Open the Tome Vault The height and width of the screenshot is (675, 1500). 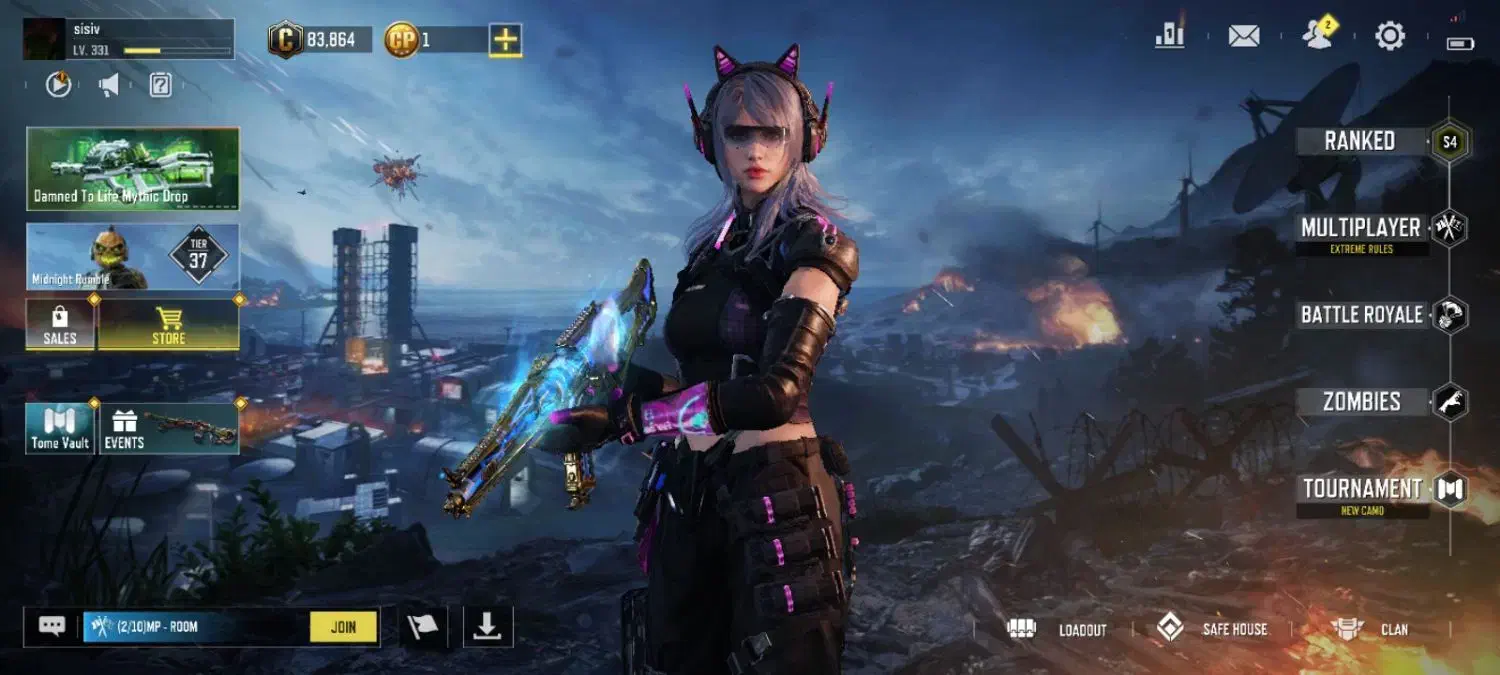click(60, 428)
